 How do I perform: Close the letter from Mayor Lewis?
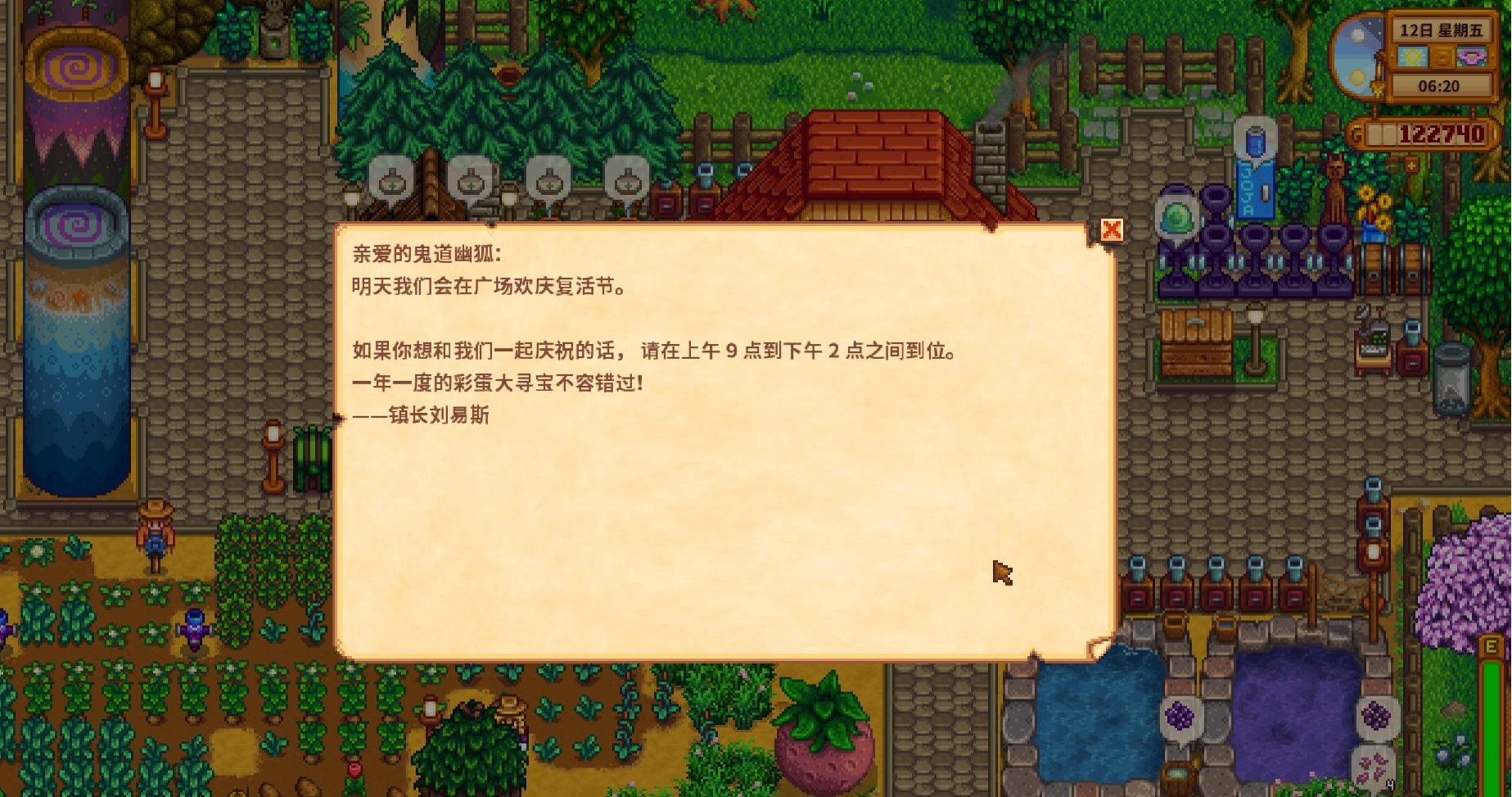click(1112, 231)
